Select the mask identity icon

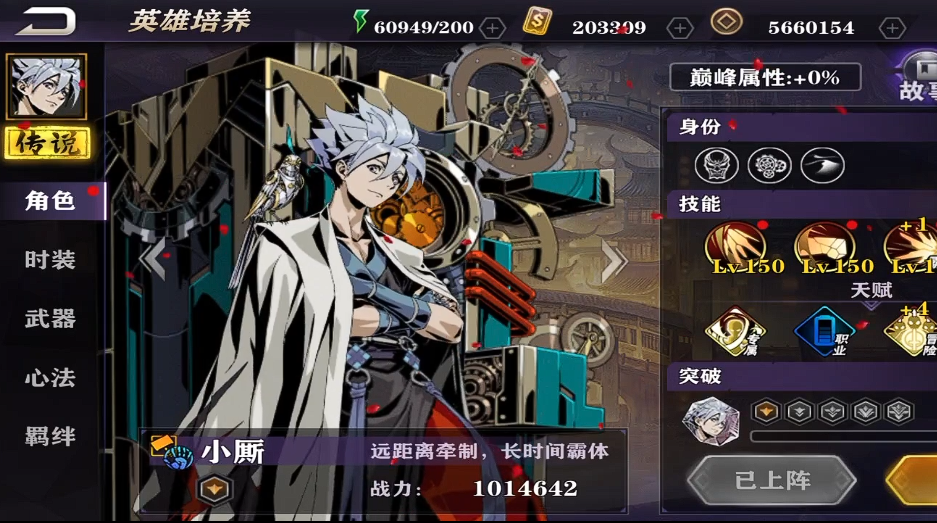click(716, 165)
